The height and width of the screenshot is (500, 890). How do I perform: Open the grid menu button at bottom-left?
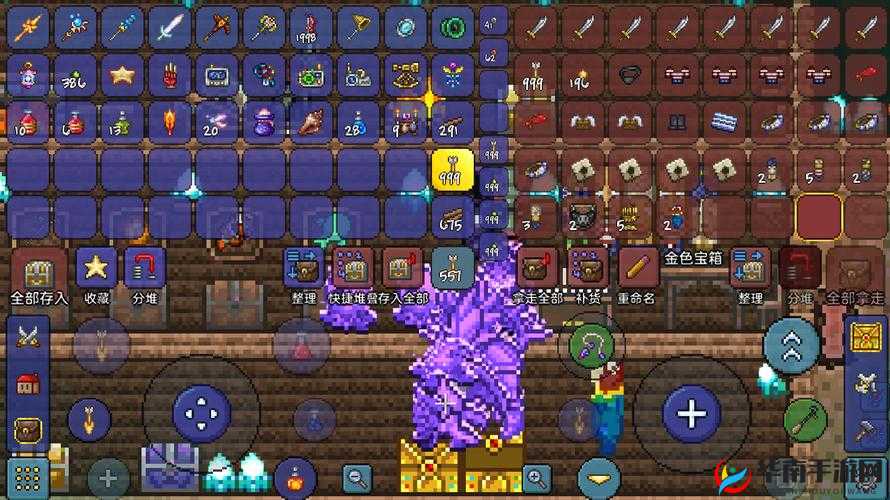27,475
